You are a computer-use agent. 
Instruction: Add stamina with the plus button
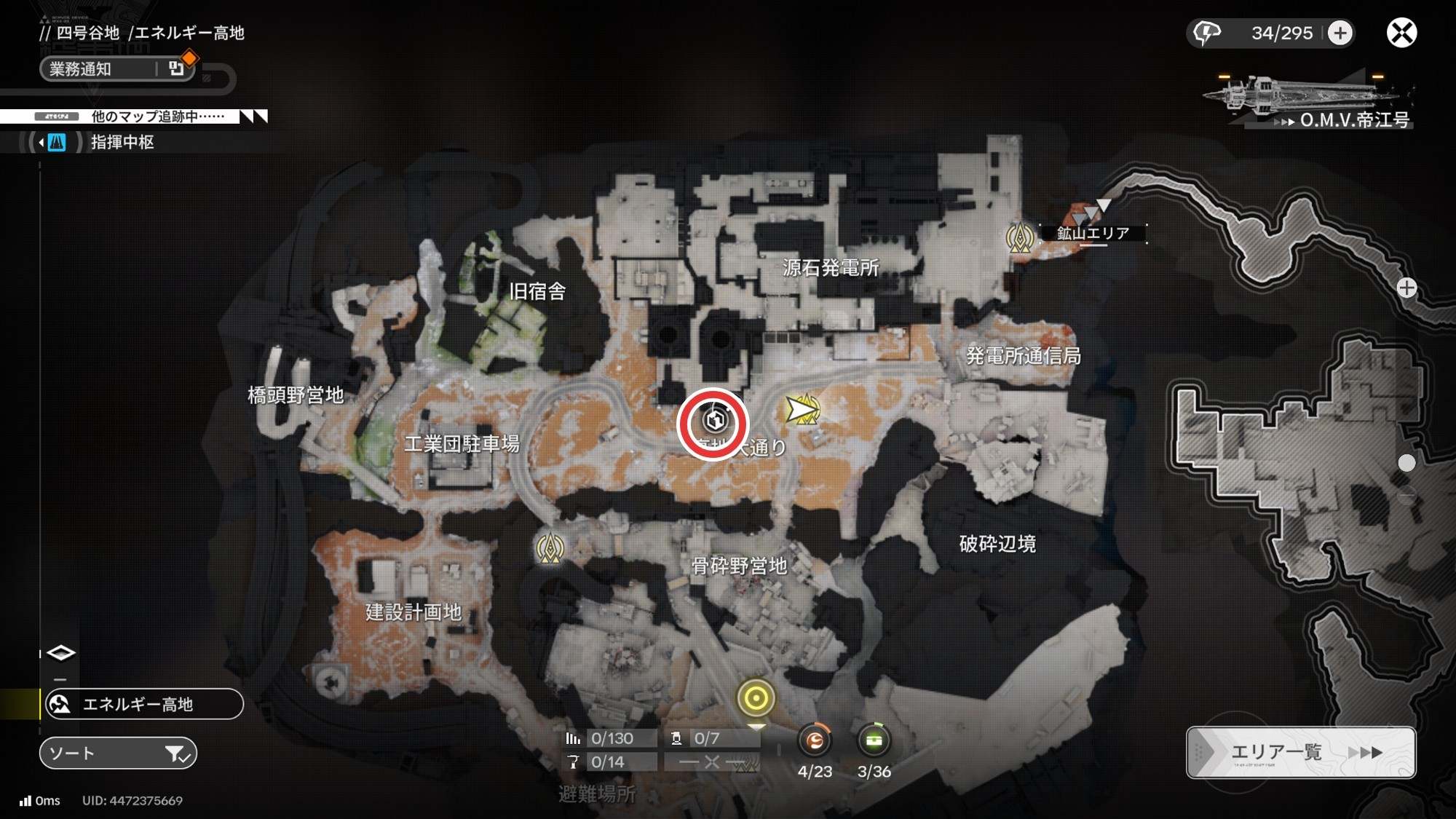[1340, 33]
